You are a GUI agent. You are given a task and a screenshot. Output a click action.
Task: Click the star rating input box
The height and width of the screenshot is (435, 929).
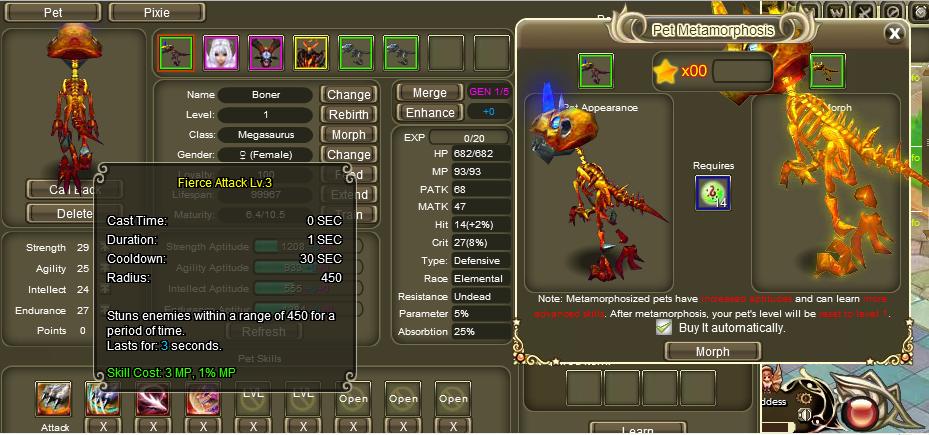(x=742, y=71)
